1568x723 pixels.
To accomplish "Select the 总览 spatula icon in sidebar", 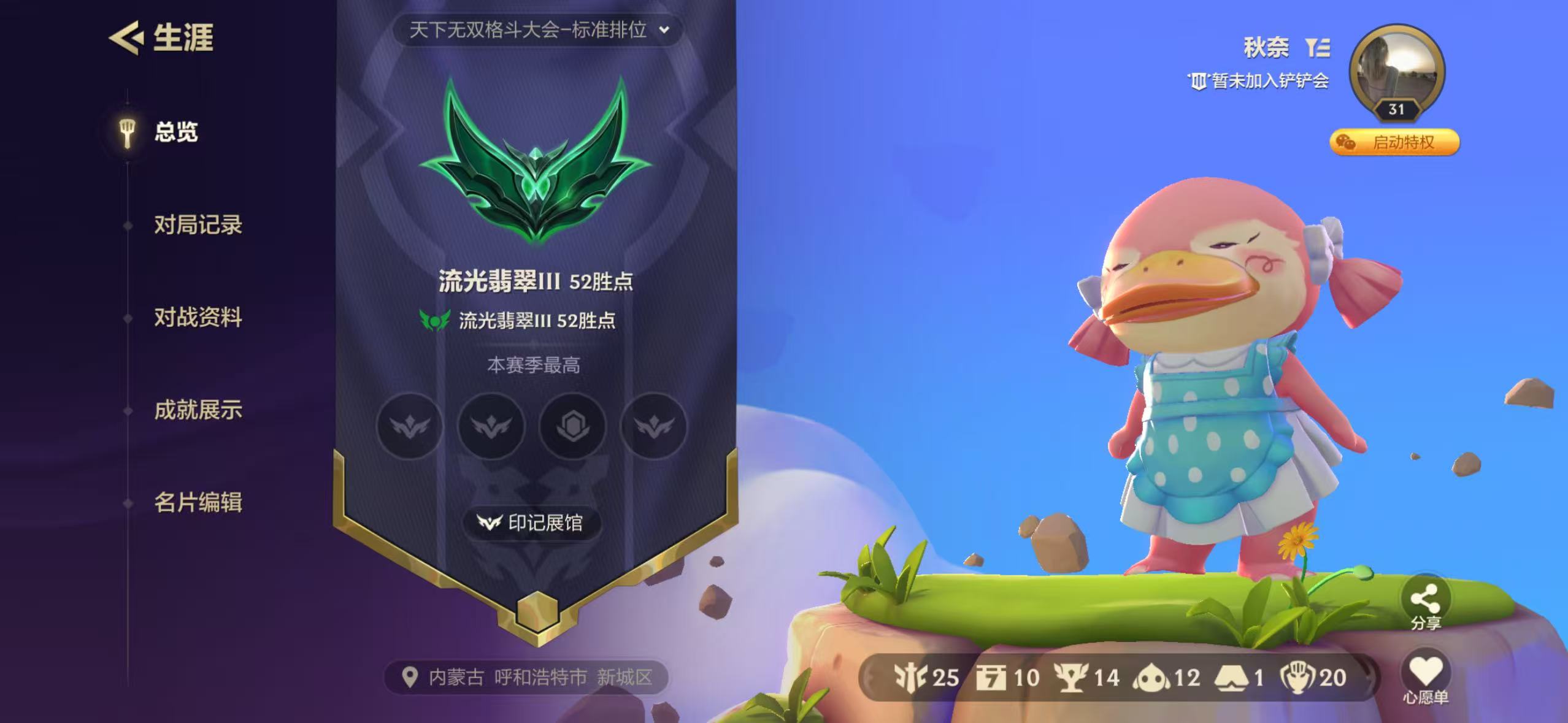I will point(128,132).
